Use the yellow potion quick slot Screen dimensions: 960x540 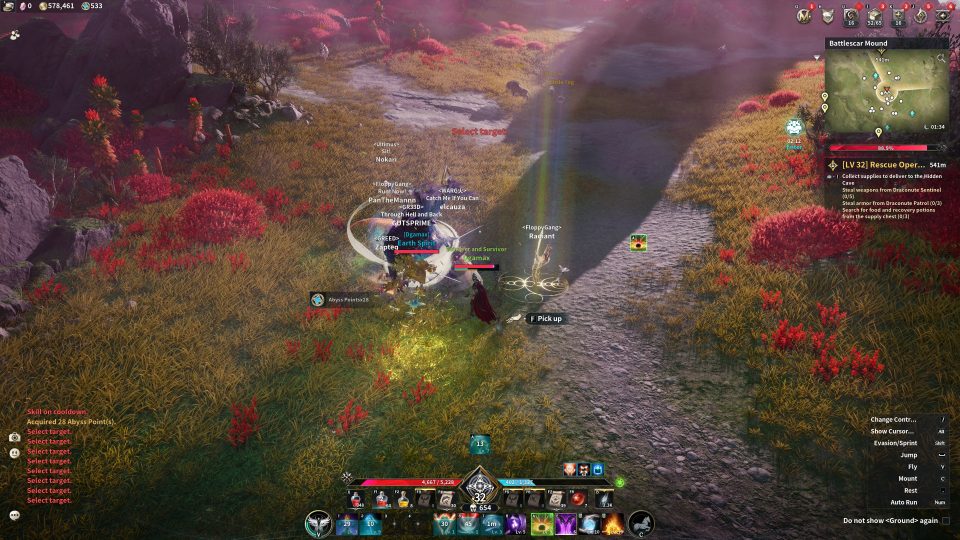404,498
